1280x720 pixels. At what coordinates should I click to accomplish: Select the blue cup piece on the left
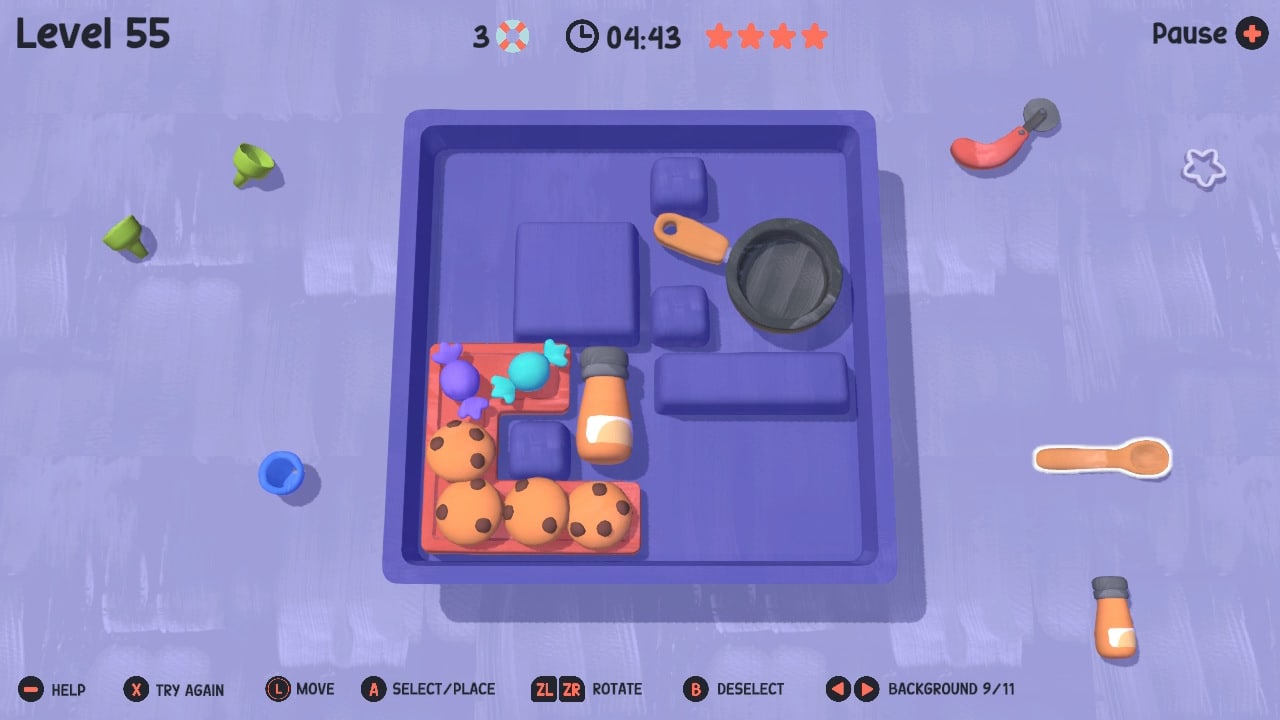[282, 472]
